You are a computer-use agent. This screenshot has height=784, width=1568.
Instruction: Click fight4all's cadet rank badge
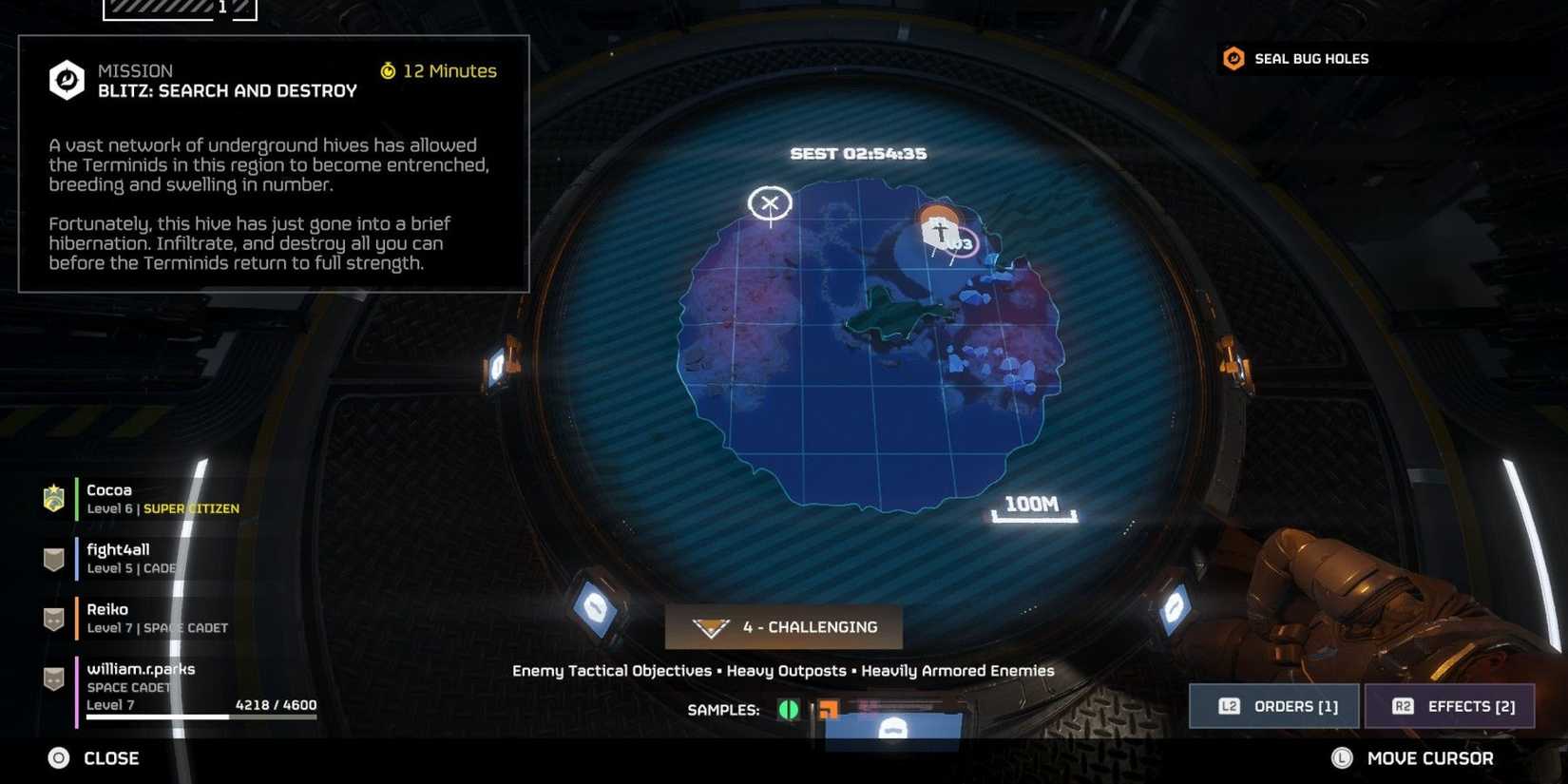(52, 558)
